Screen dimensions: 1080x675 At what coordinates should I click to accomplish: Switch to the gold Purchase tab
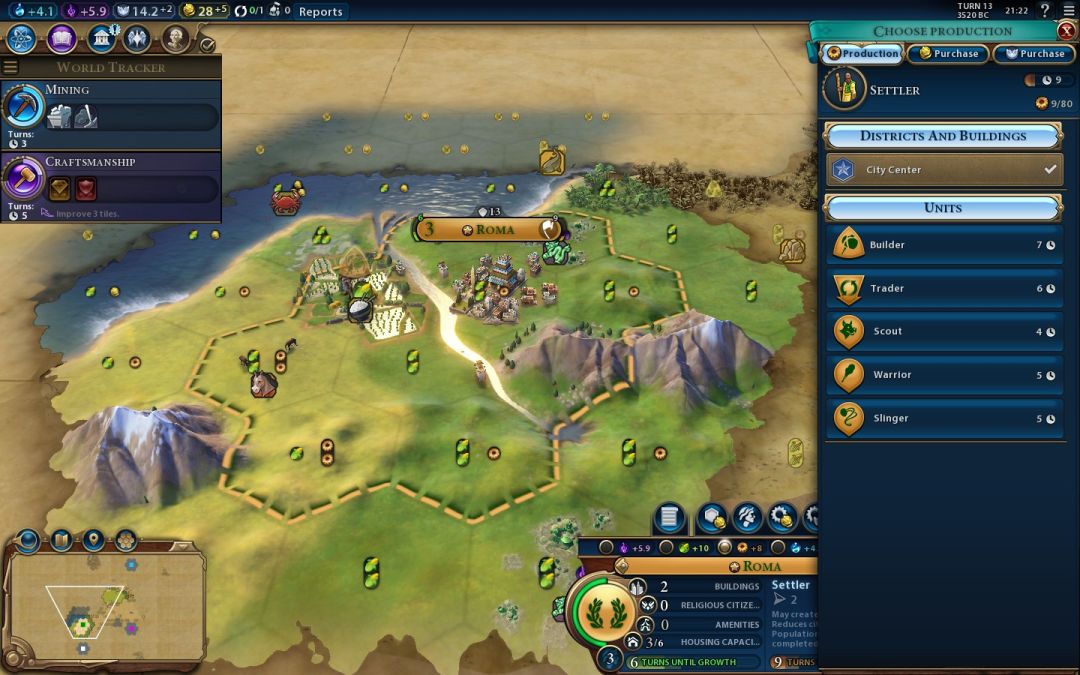(948, 54)
